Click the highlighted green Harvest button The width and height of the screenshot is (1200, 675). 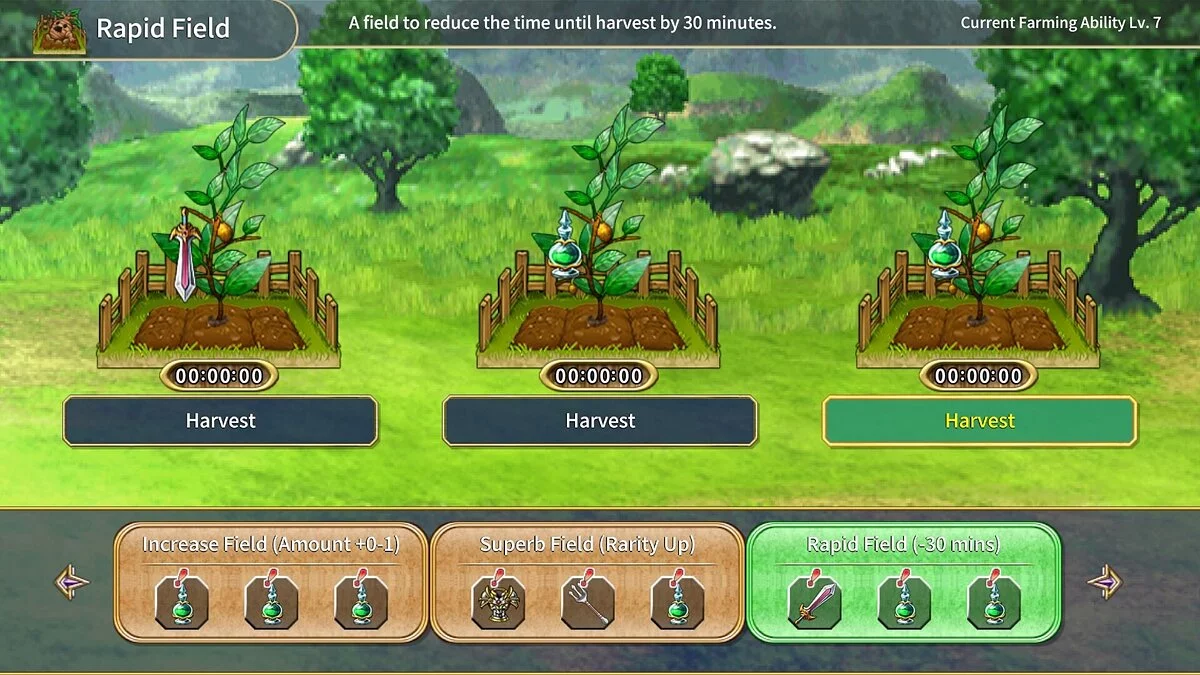coord(979,421)
